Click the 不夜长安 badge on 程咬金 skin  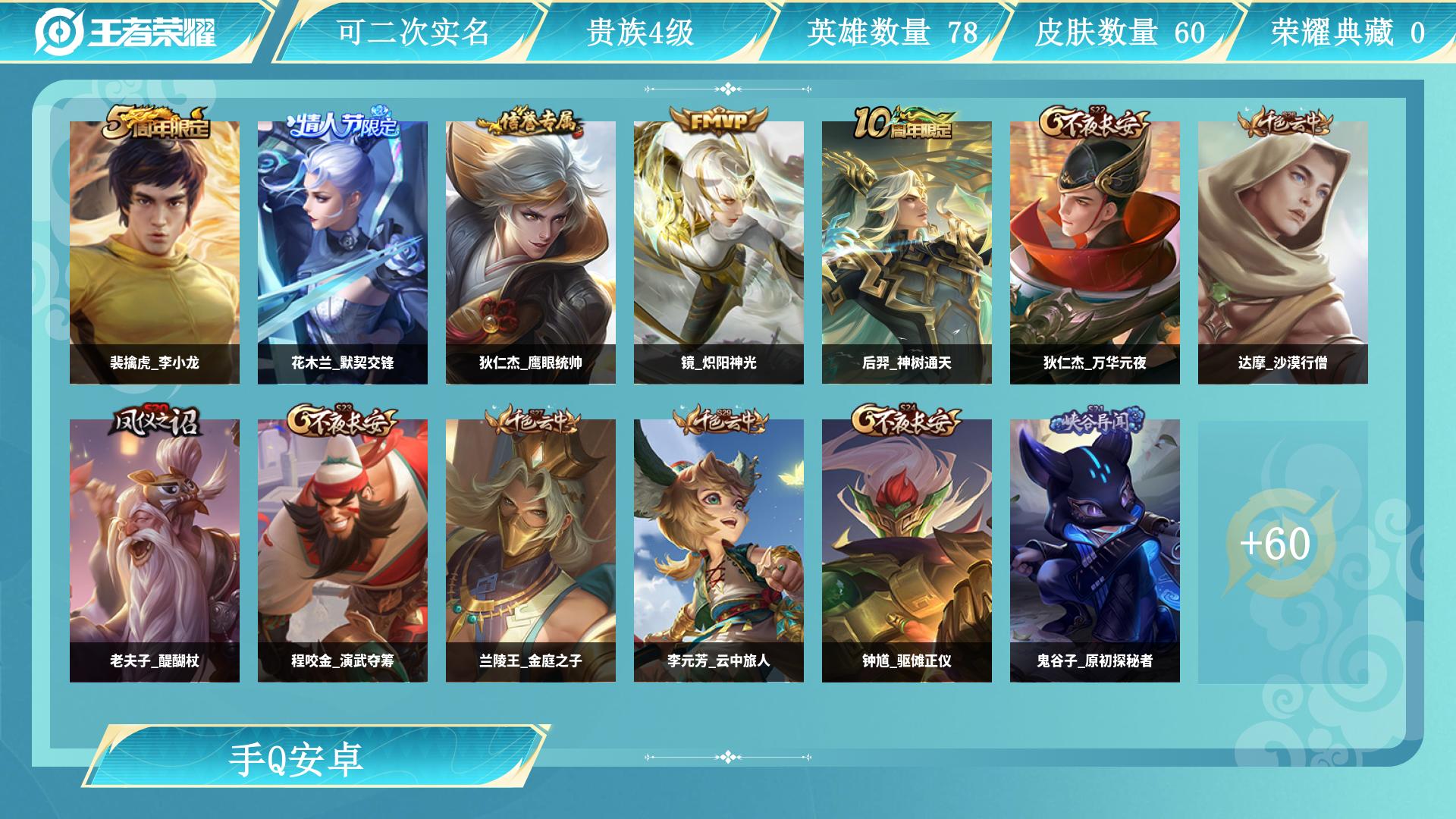(x=345, y=419)
